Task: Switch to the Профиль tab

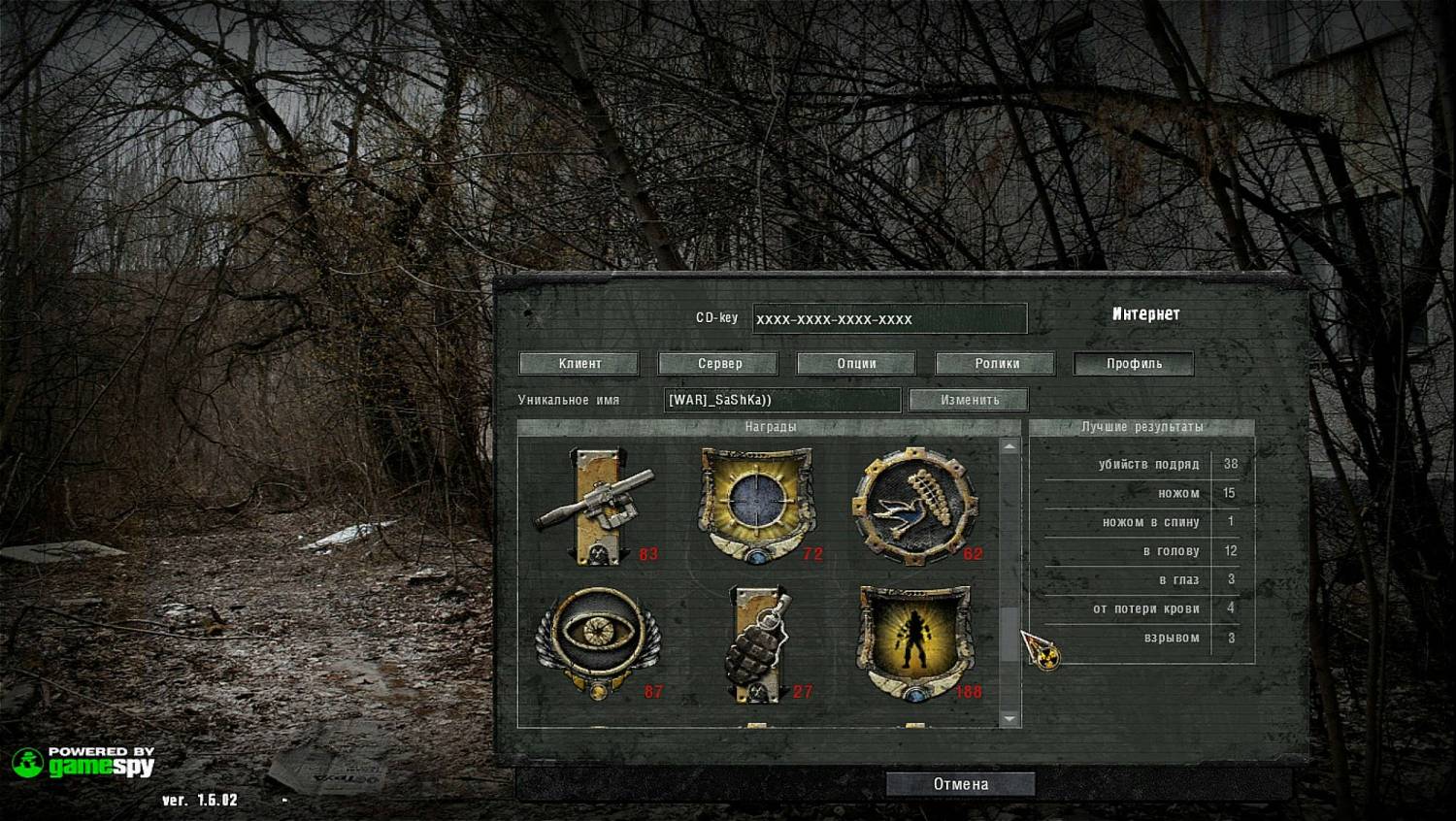Action: [1134, 364]
